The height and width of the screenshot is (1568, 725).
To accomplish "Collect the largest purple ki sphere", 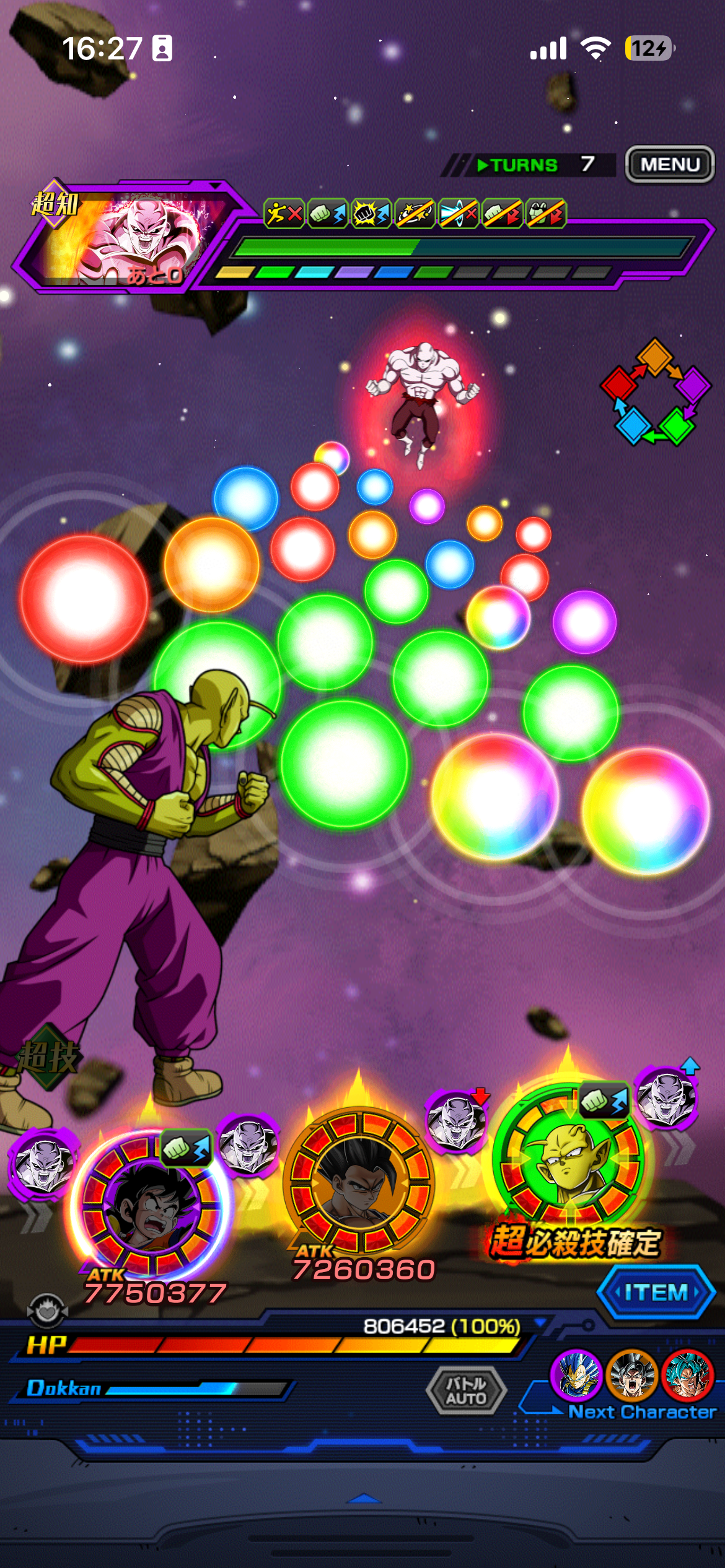I will (584, 622).
